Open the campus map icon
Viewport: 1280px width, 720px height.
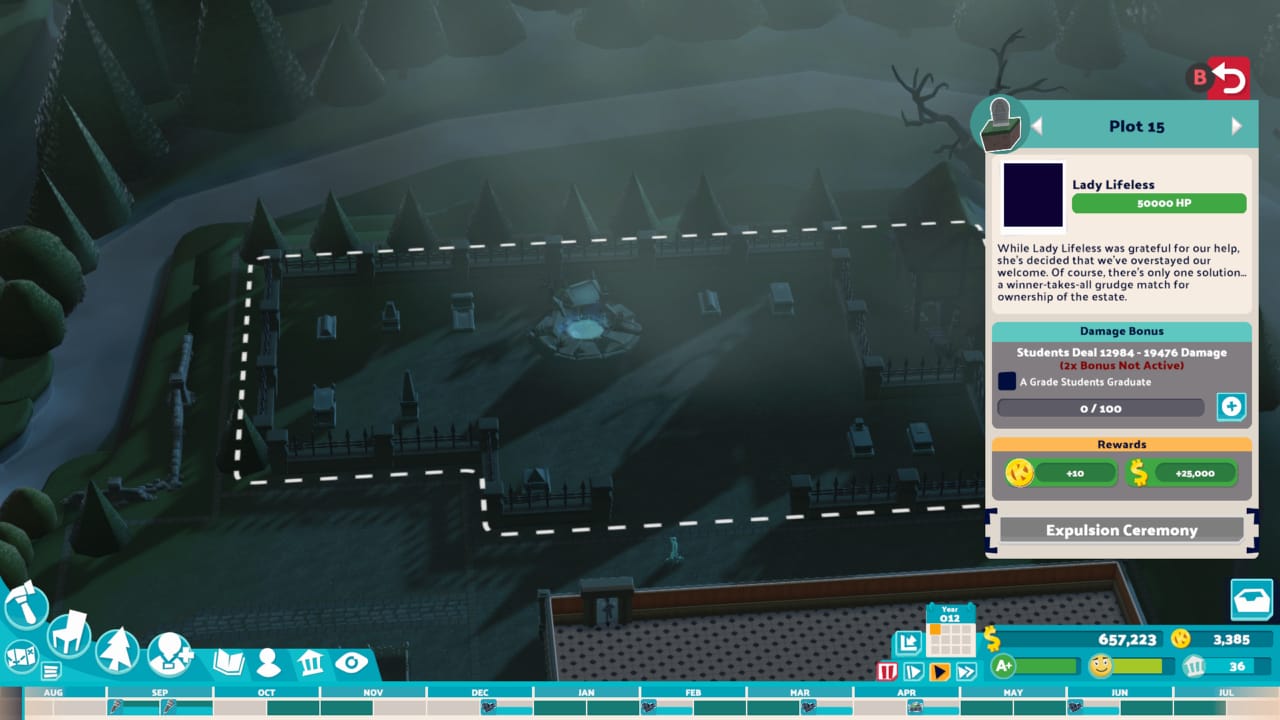click(21, 656)
